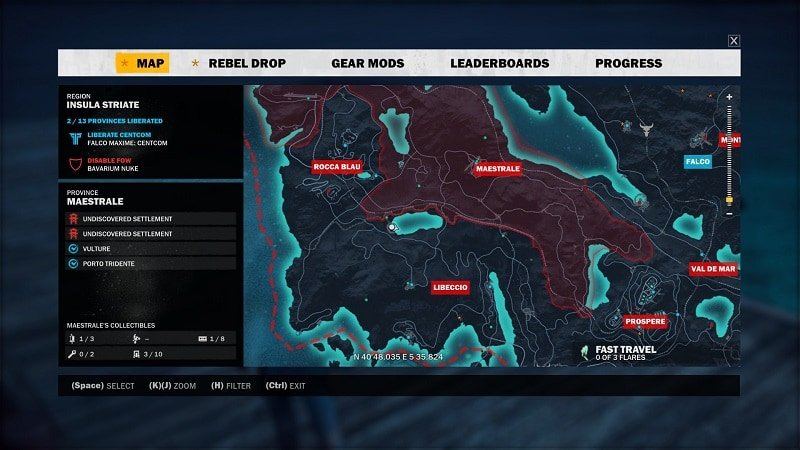Switch to the MAP tab
The height and width of the screenshot is (450, 800).
tap(142, 63)
